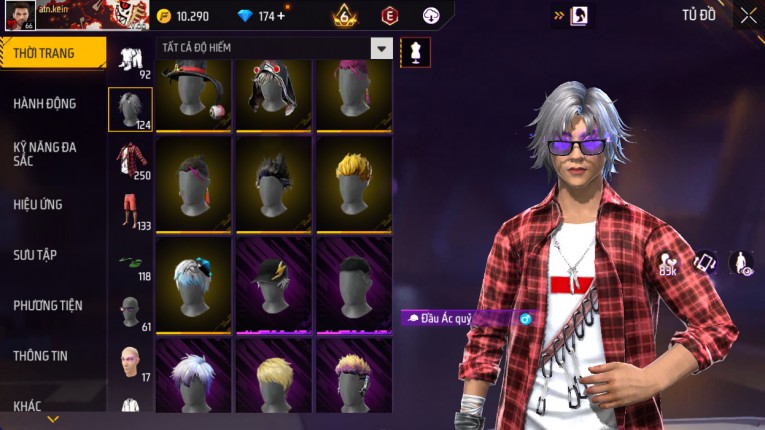Open the Kỹ Năng Đa Sắc tab
Image resolution: width=765 pixels, height=430 pixels.
[x=45, y=153]
